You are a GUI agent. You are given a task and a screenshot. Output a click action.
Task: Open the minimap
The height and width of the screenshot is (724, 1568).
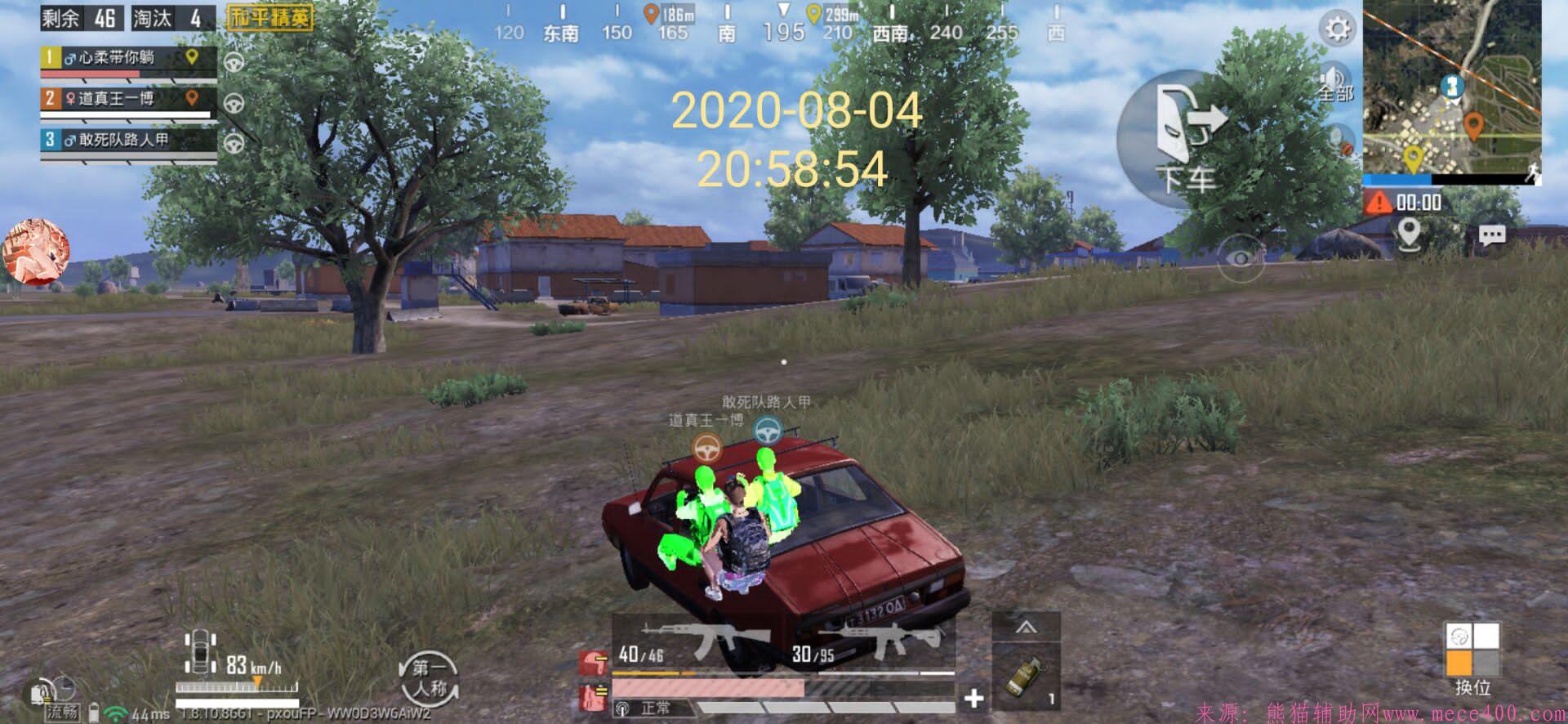[x=1451, y=88]
